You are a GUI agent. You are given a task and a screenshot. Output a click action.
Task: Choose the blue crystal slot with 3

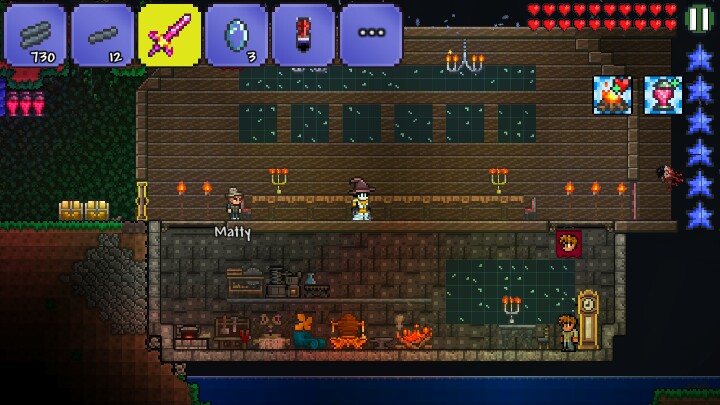236,34
